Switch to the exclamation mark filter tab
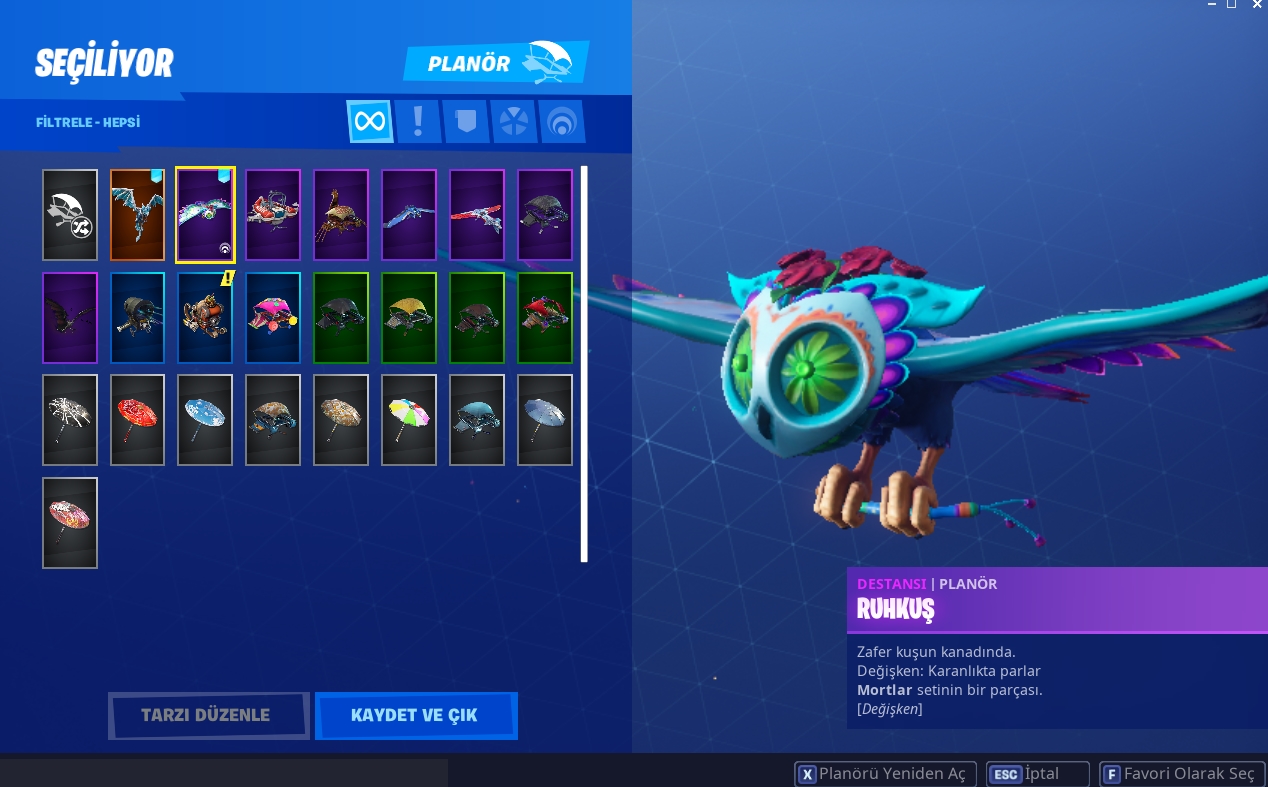 417,122
